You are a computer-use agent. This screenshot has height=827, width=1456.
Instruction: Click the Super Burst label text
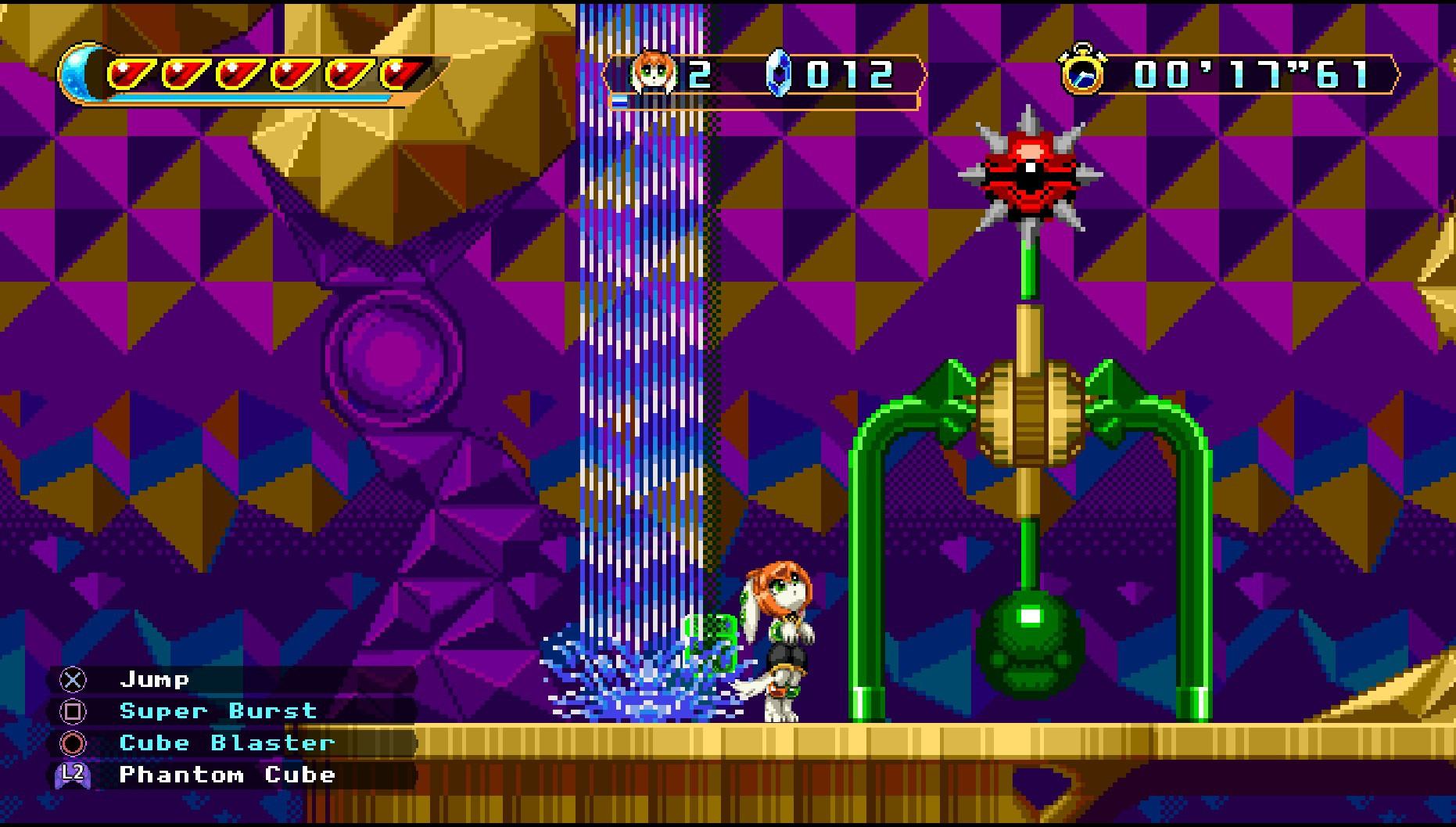tap(217, 710)
